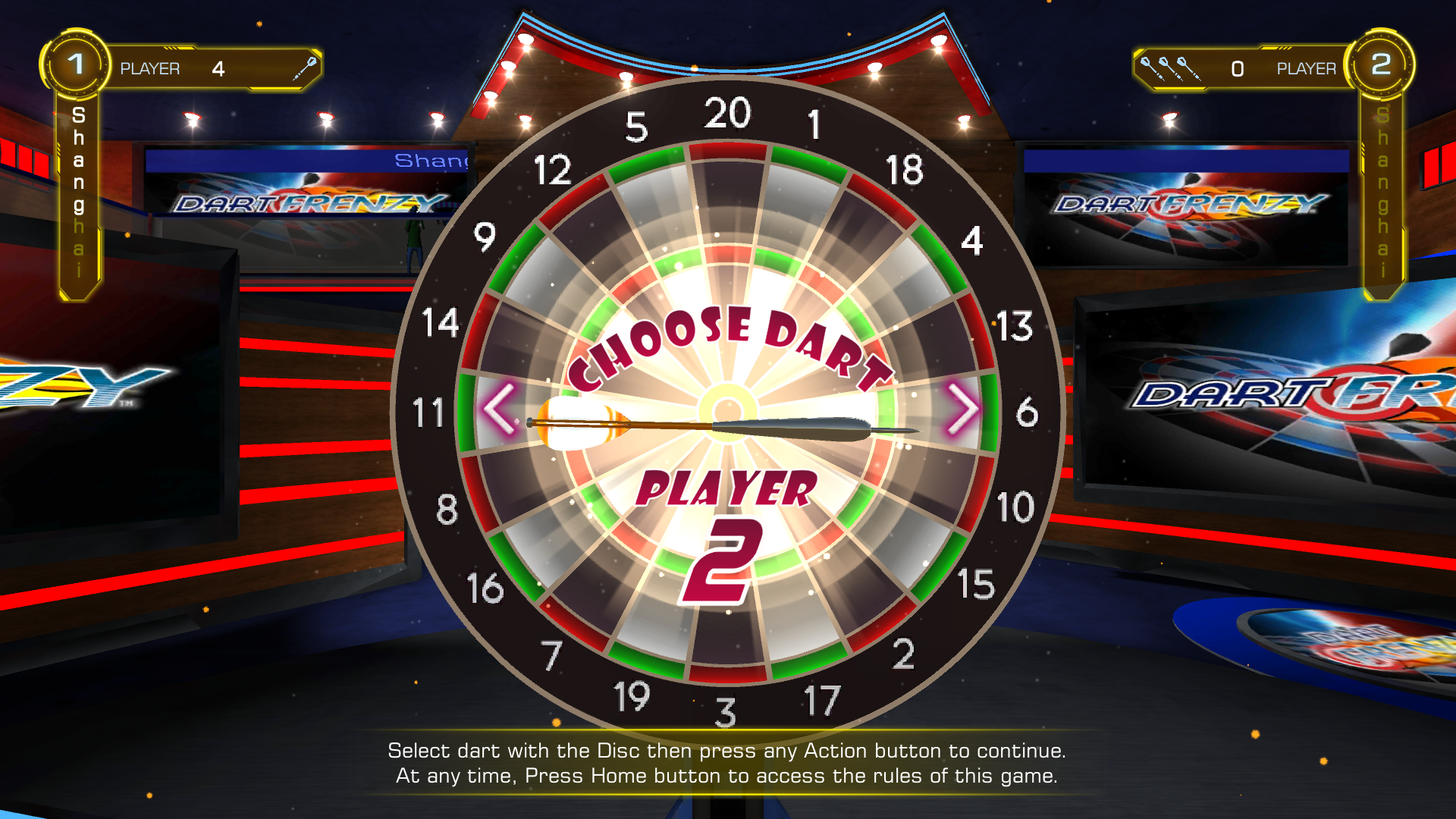
Task: Click the Player 1 badge circle
Action: point(74,64)
